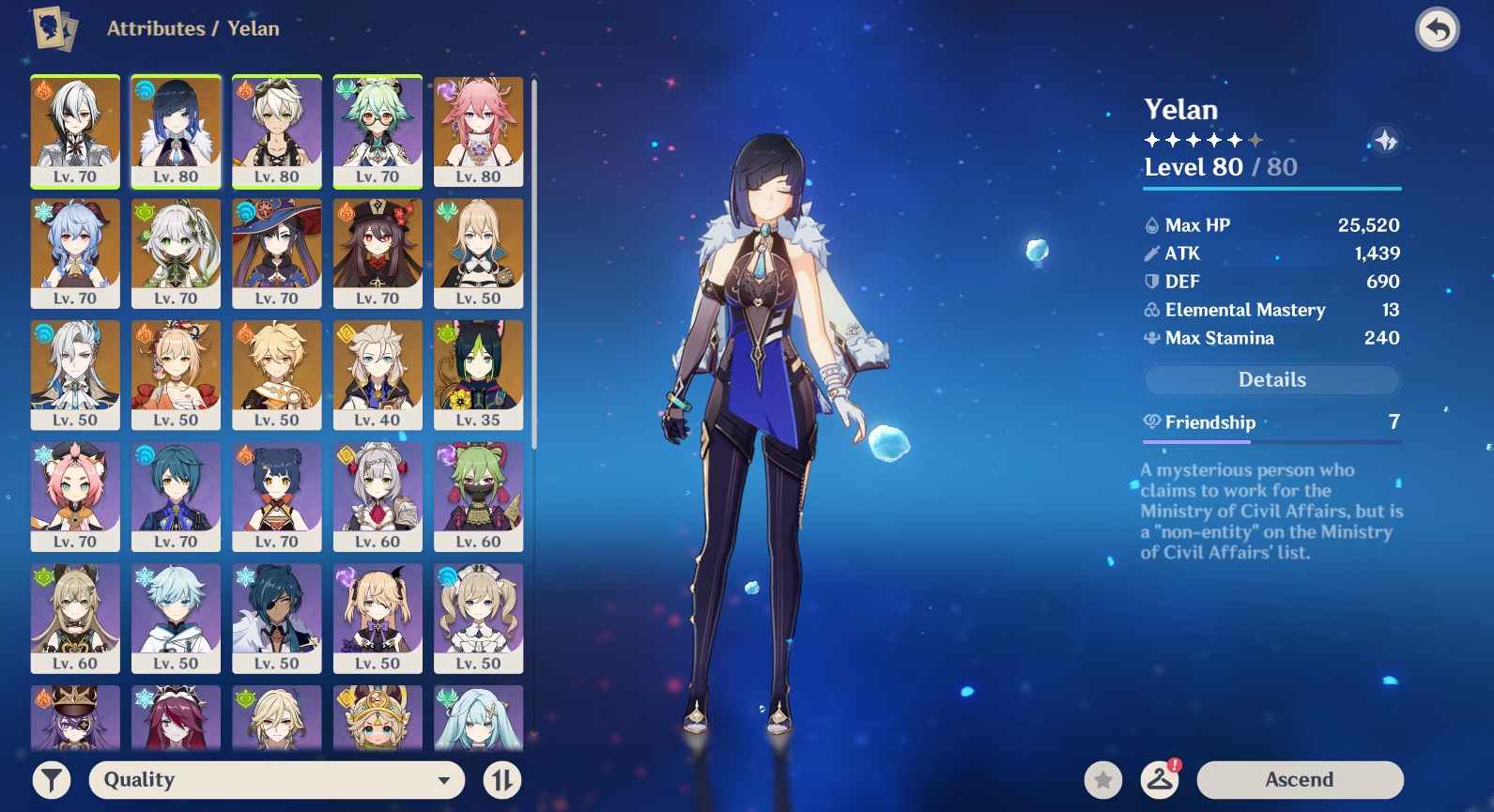Open the outfit menu with red notification badge
Screen dimensions: 1494x812
point(1163,779)
